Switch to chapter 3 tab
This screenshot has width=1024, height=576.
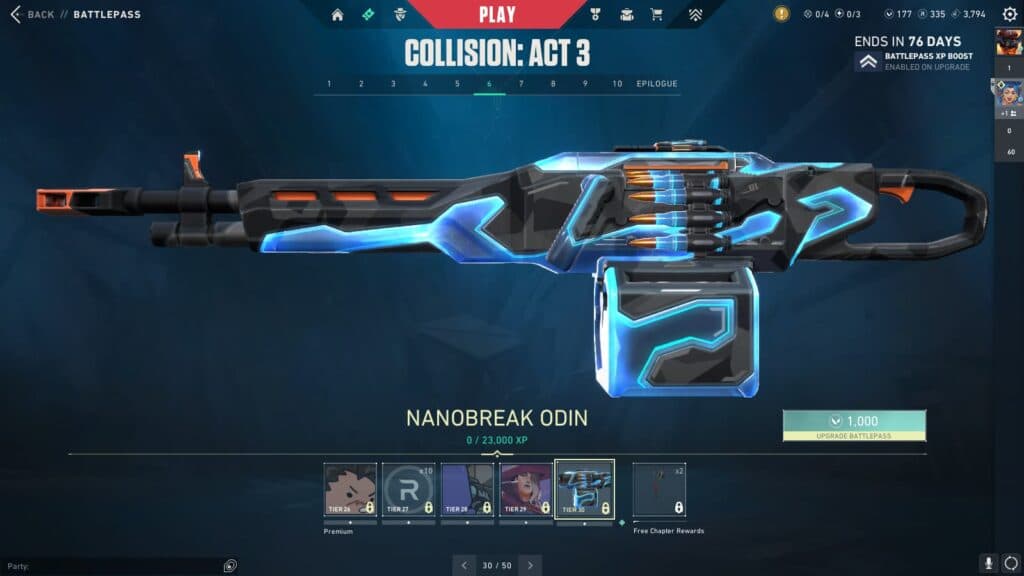(x=393, y=84)
